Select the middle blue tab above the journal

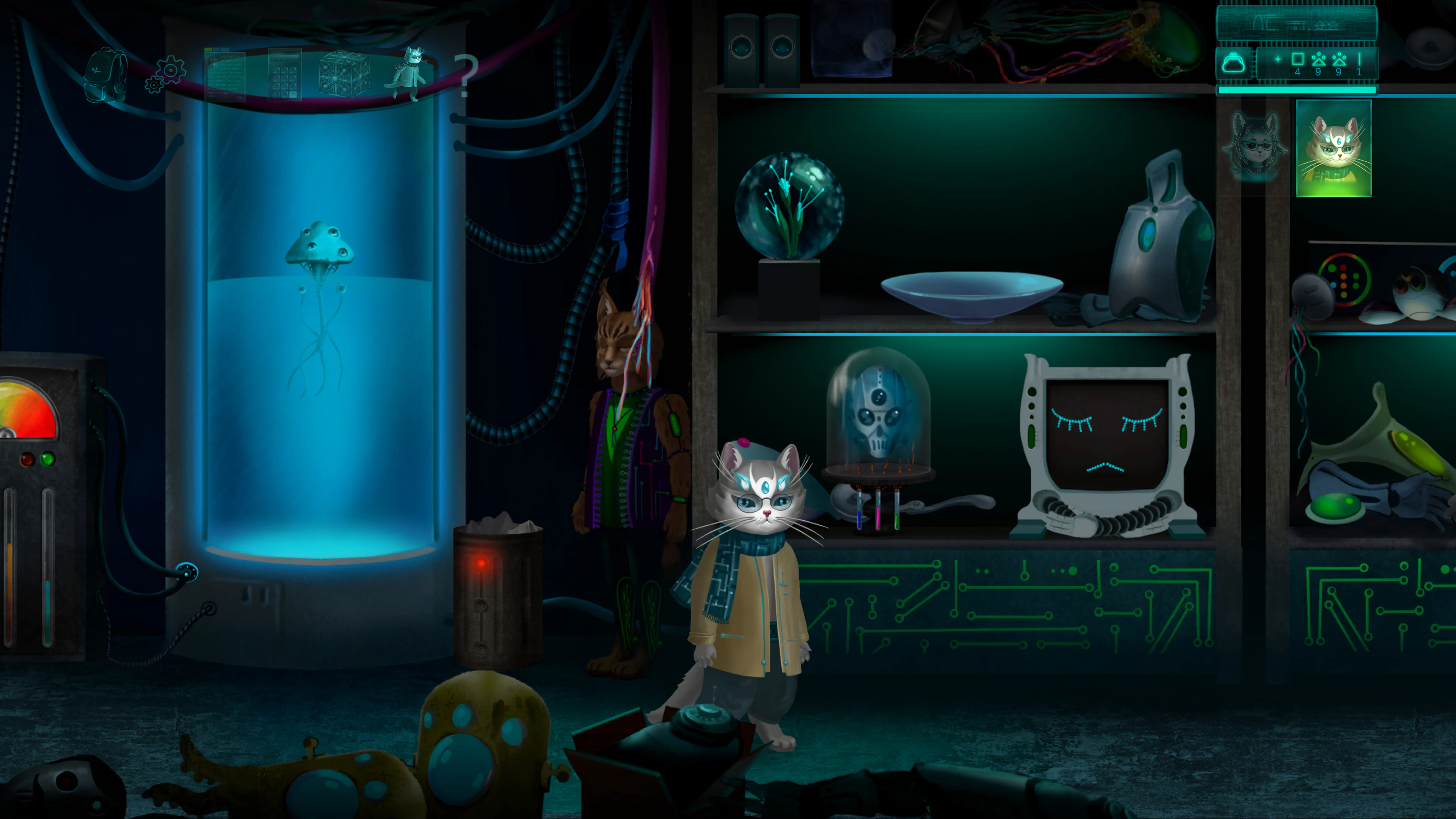coord(217,49)
